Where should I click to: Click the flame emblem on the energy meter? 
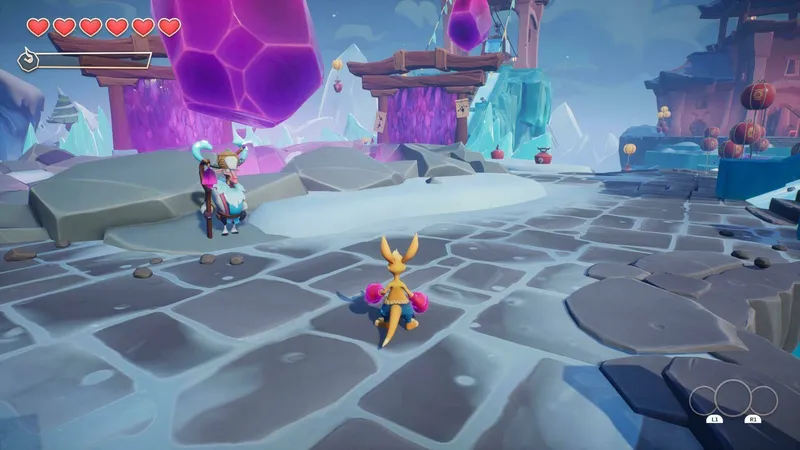pyautogui.click(x=28, y=61)
